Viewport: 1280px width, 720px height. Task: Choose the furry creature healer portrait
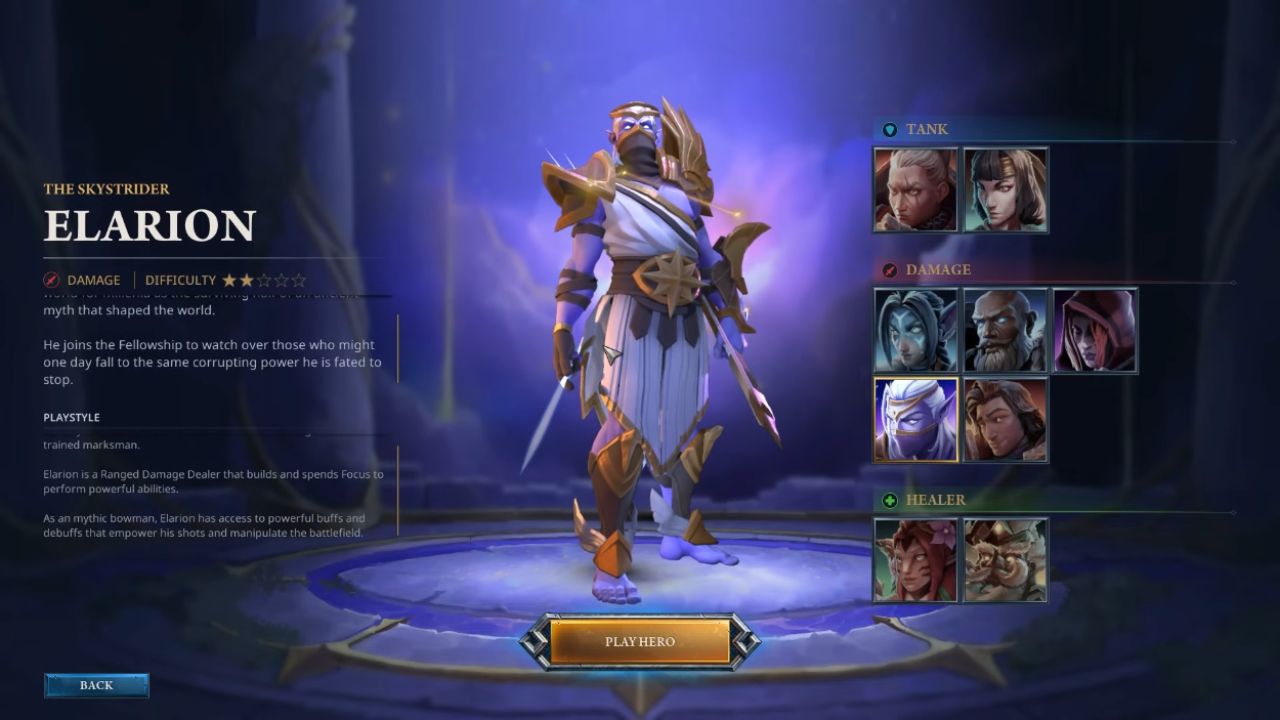point(1005,560)
